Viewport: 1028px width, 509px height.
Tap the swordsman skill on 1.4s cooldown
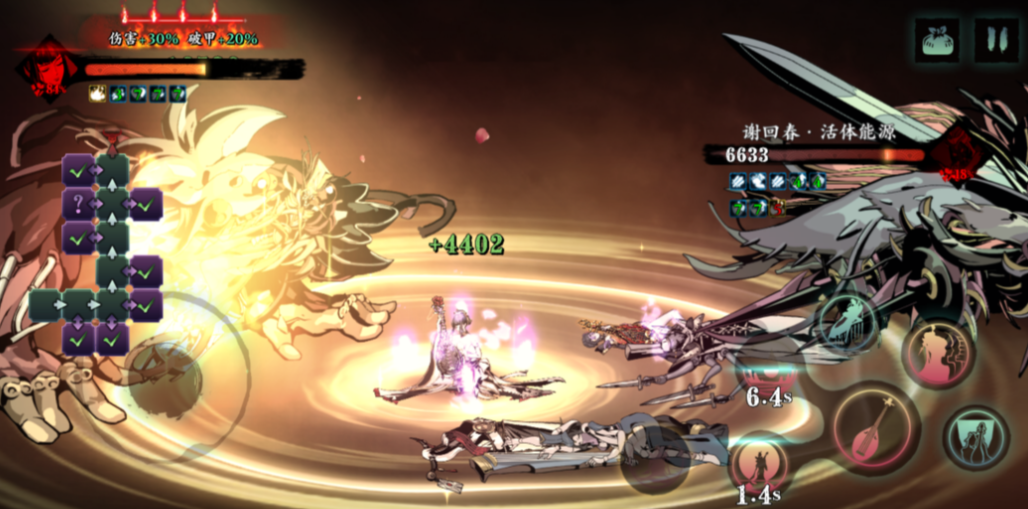(760, 465)
